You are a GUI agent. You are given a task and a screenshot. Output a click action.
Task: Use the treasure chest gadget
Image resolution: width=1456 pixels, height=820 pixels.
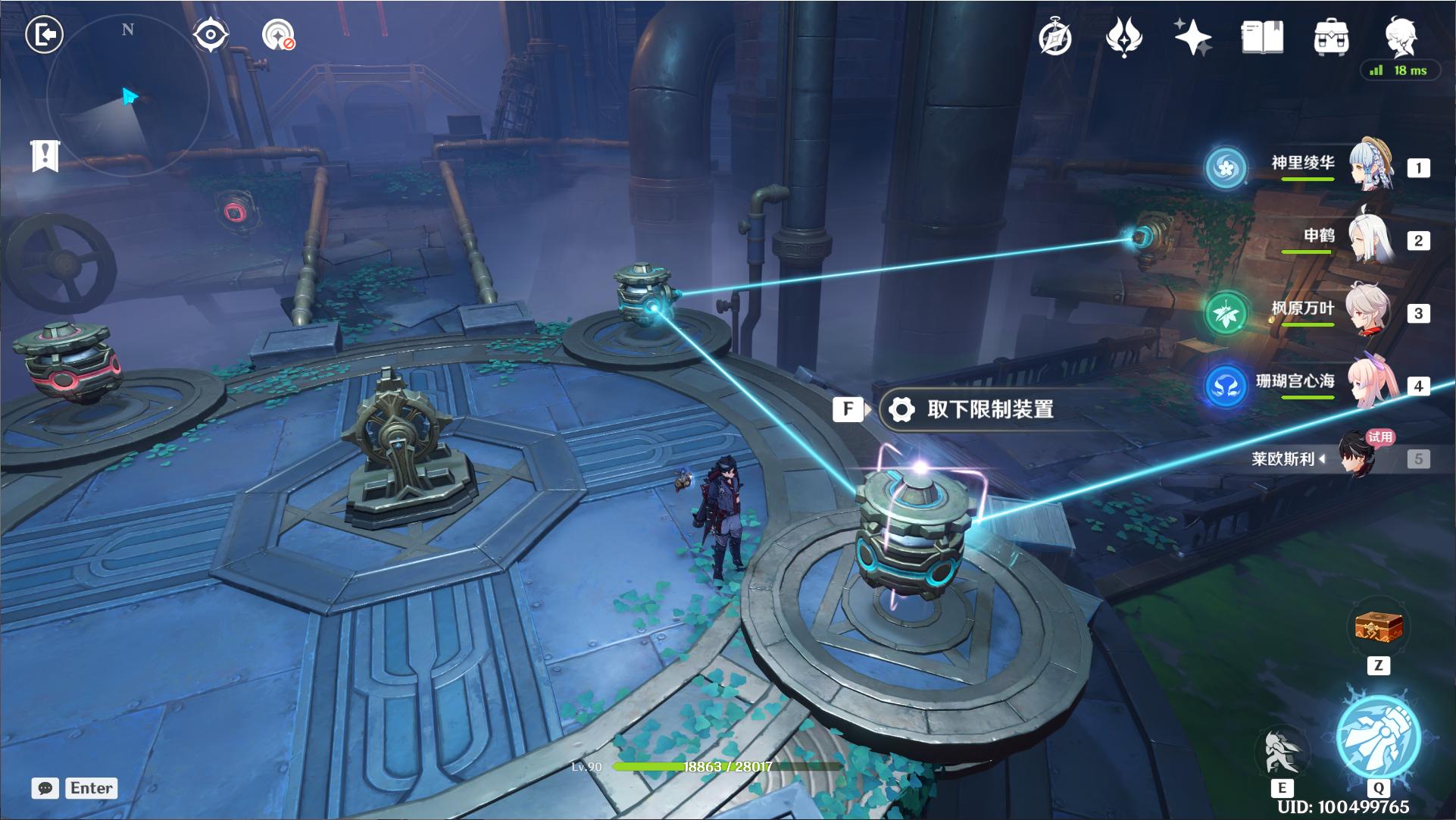point(1379,628)
